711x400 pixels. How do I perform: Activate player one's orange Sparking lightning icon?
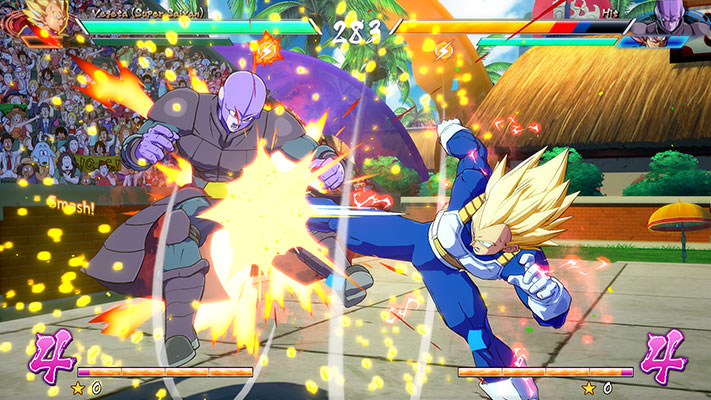coord(268,47)
